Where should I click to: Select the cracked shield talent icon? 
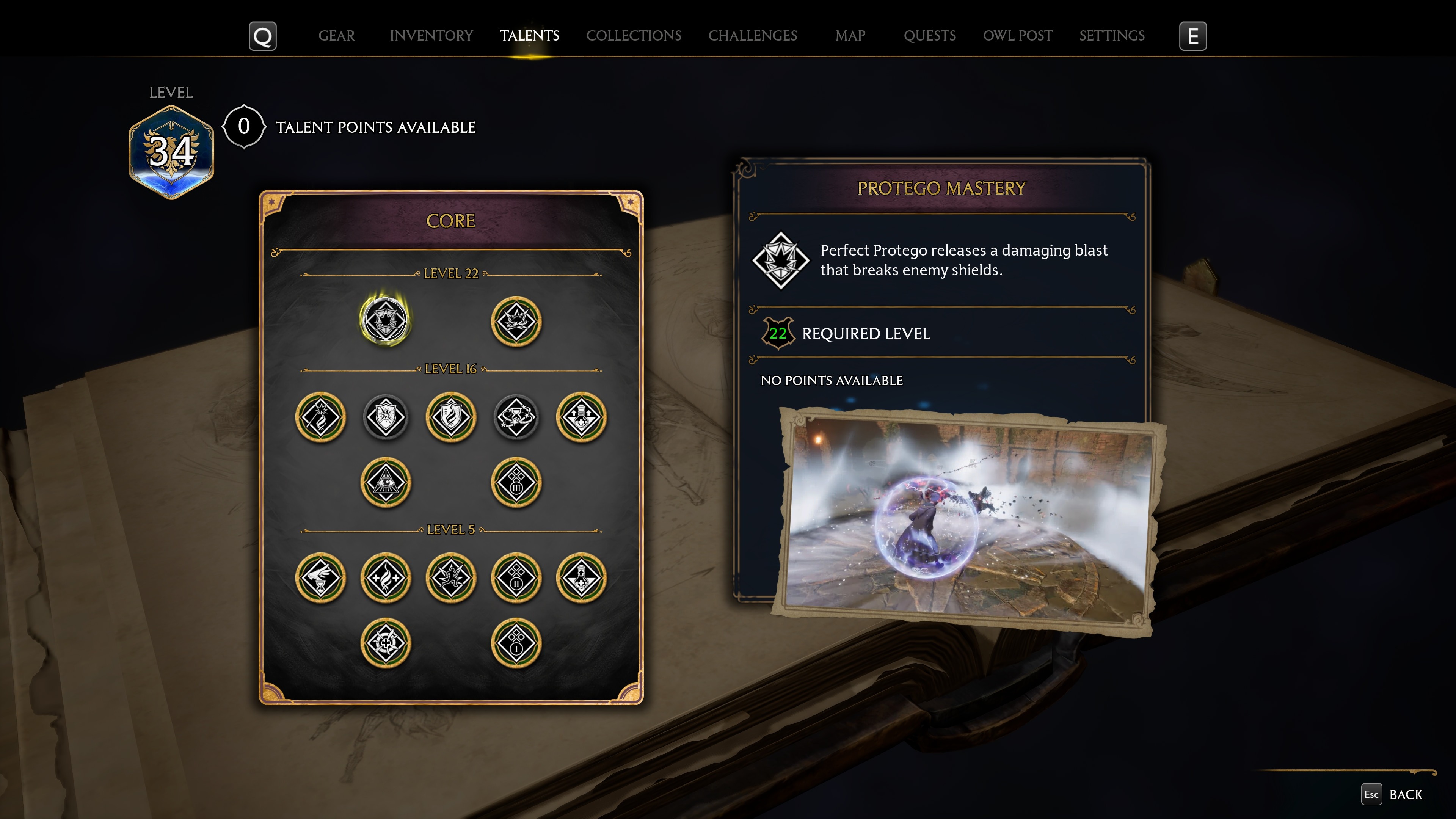pyautogui.click(x=386, y=417)
